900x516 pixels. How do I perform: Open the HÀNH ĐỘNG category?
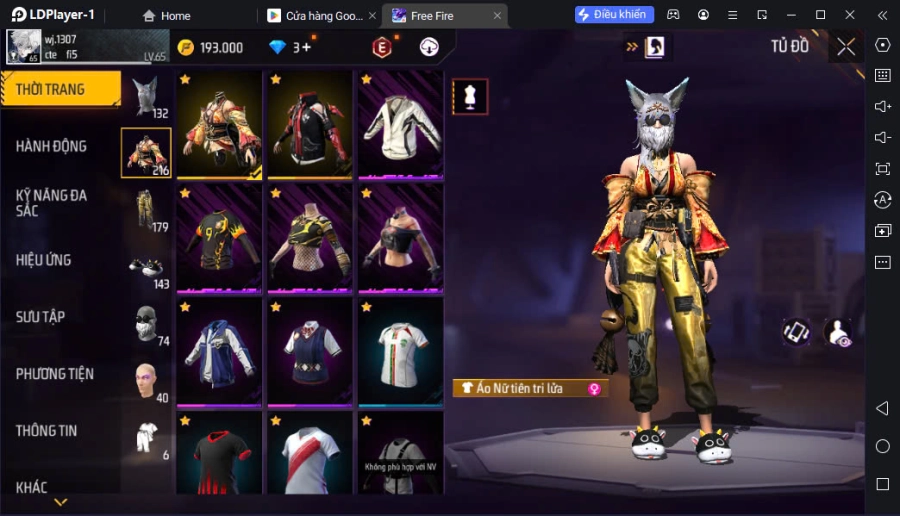(x=51, y=146)
